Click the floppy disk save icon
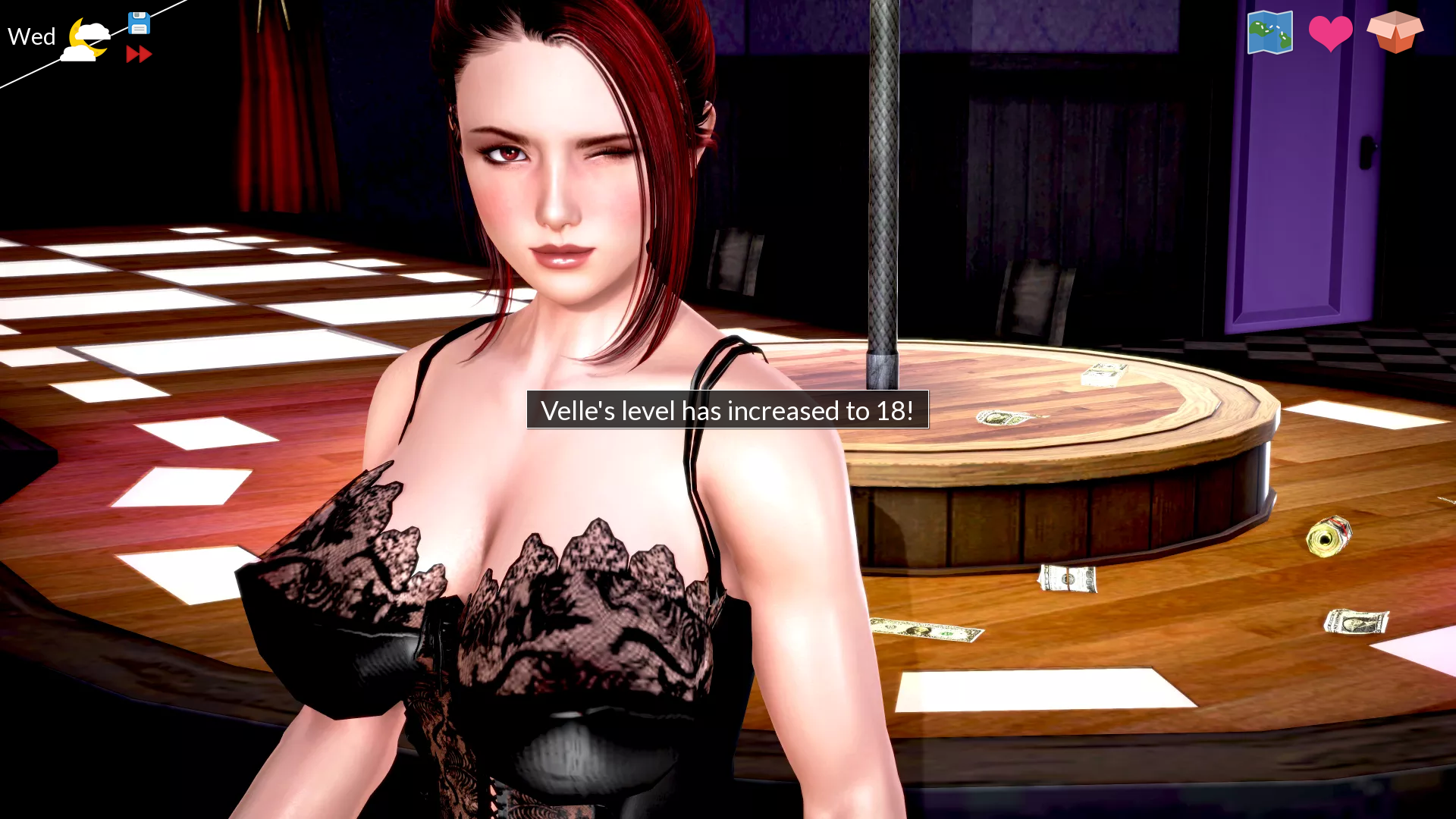 (x=139, y=24)
